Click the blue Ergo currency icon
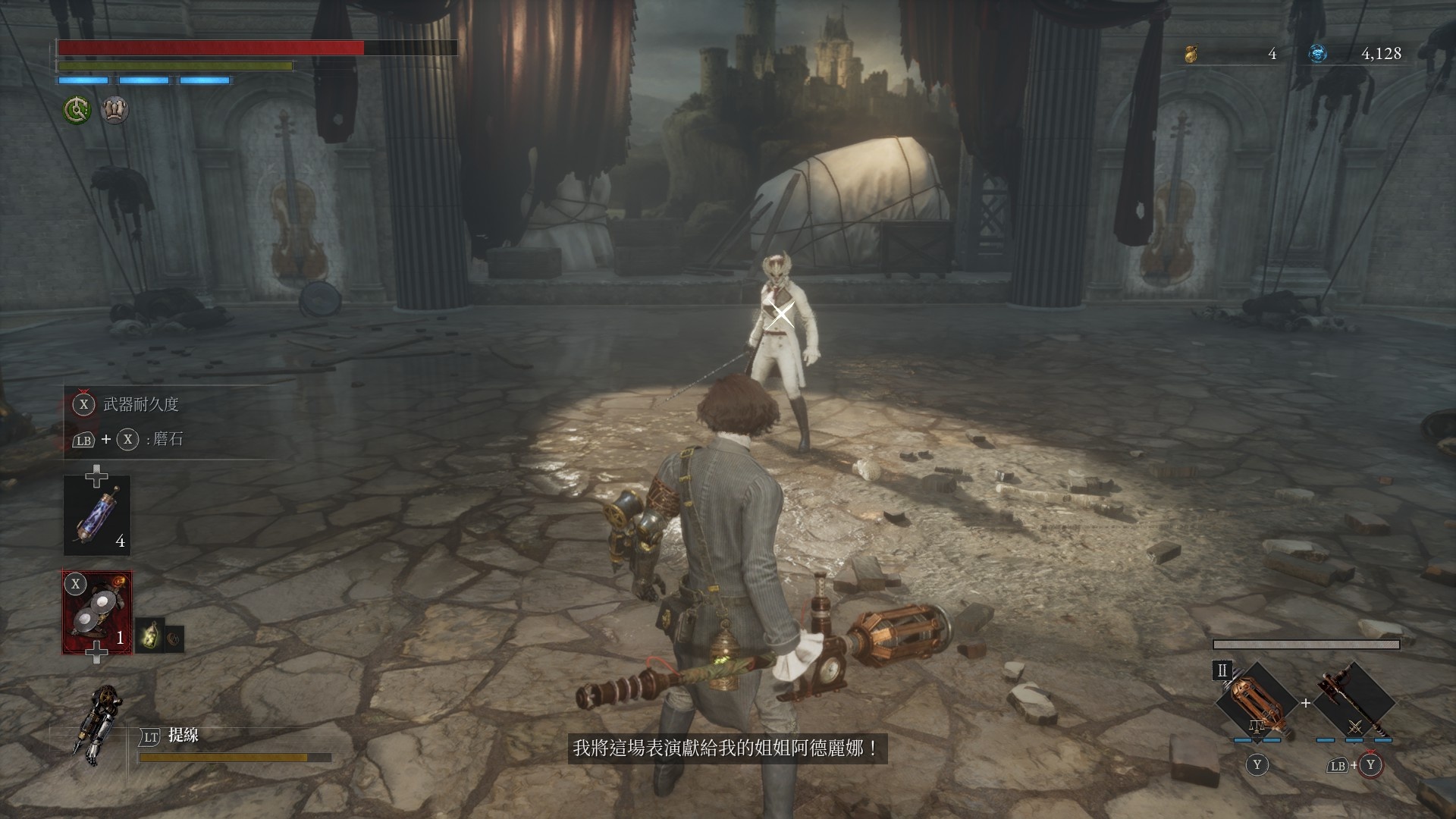1456x819 pixels. (x=1318, y=54)
